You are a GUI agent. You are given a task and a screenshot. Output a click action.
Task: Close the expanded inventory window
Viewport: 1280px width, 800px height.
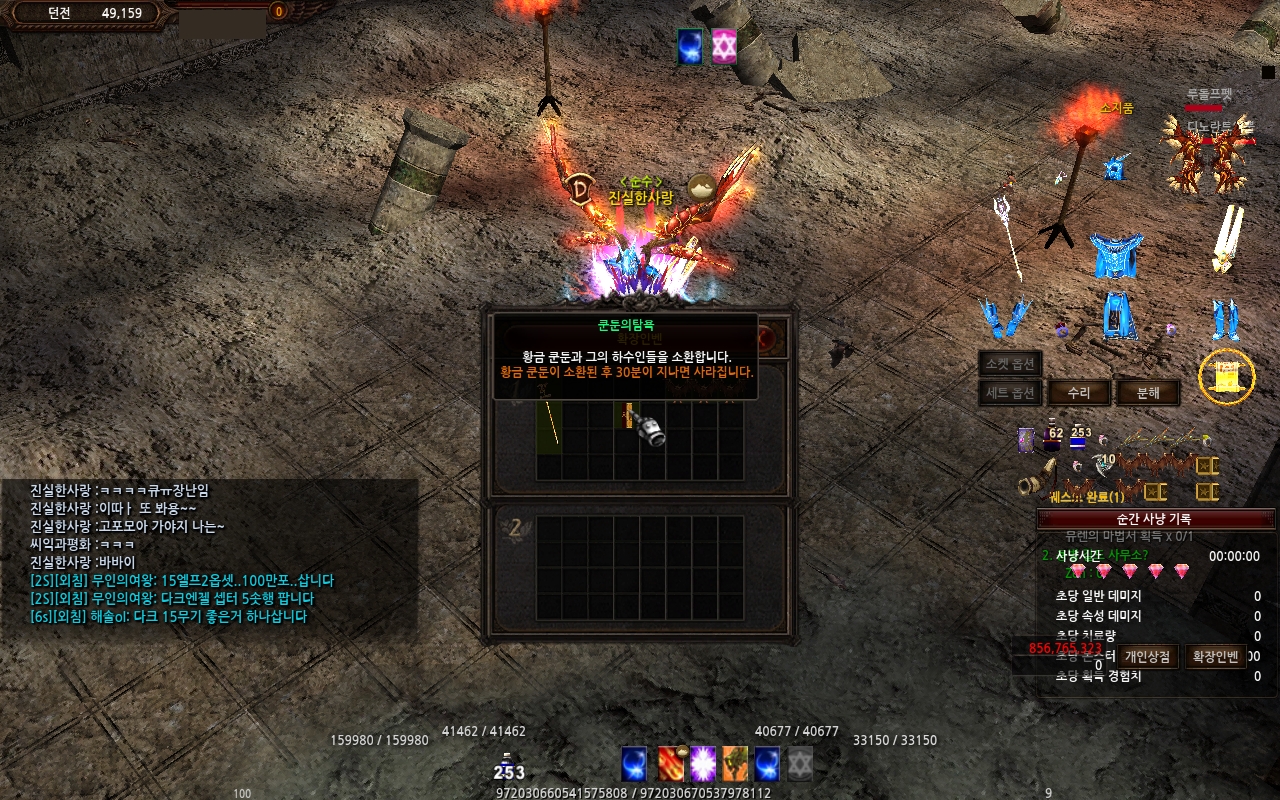769,338
